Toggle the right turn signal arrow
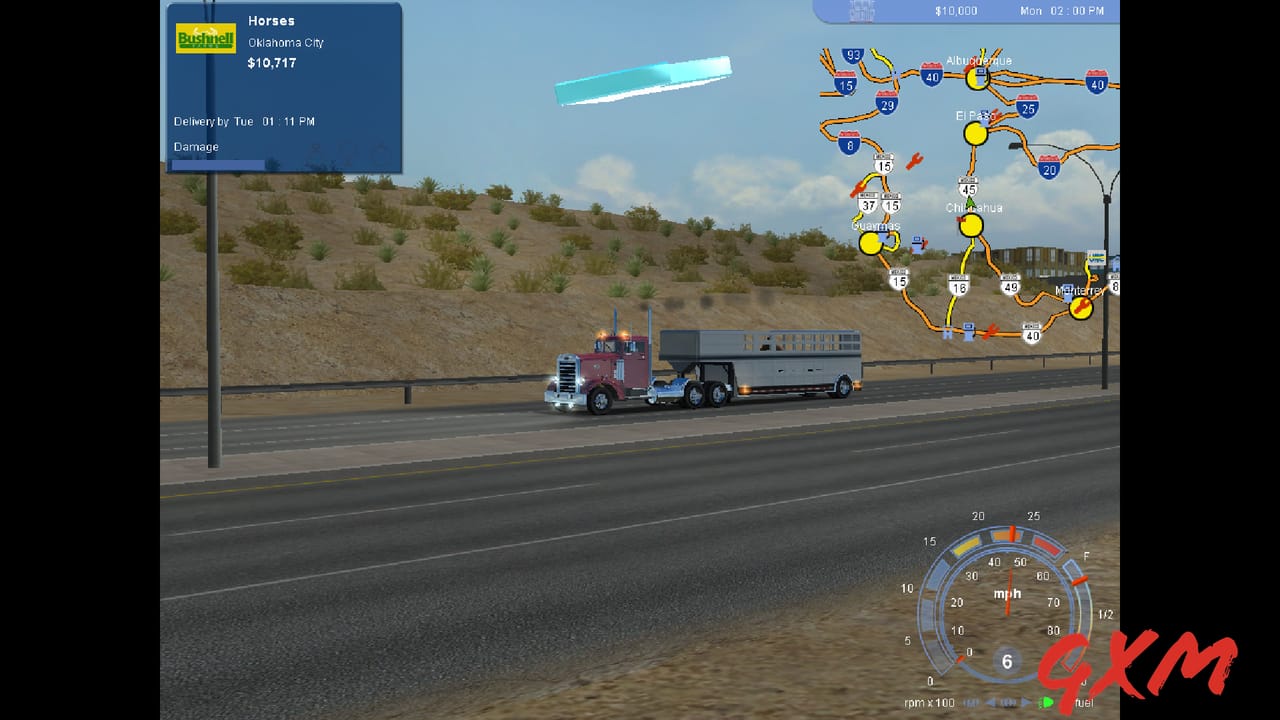This screenshot has height=720, width=1280. (1025, 701)
